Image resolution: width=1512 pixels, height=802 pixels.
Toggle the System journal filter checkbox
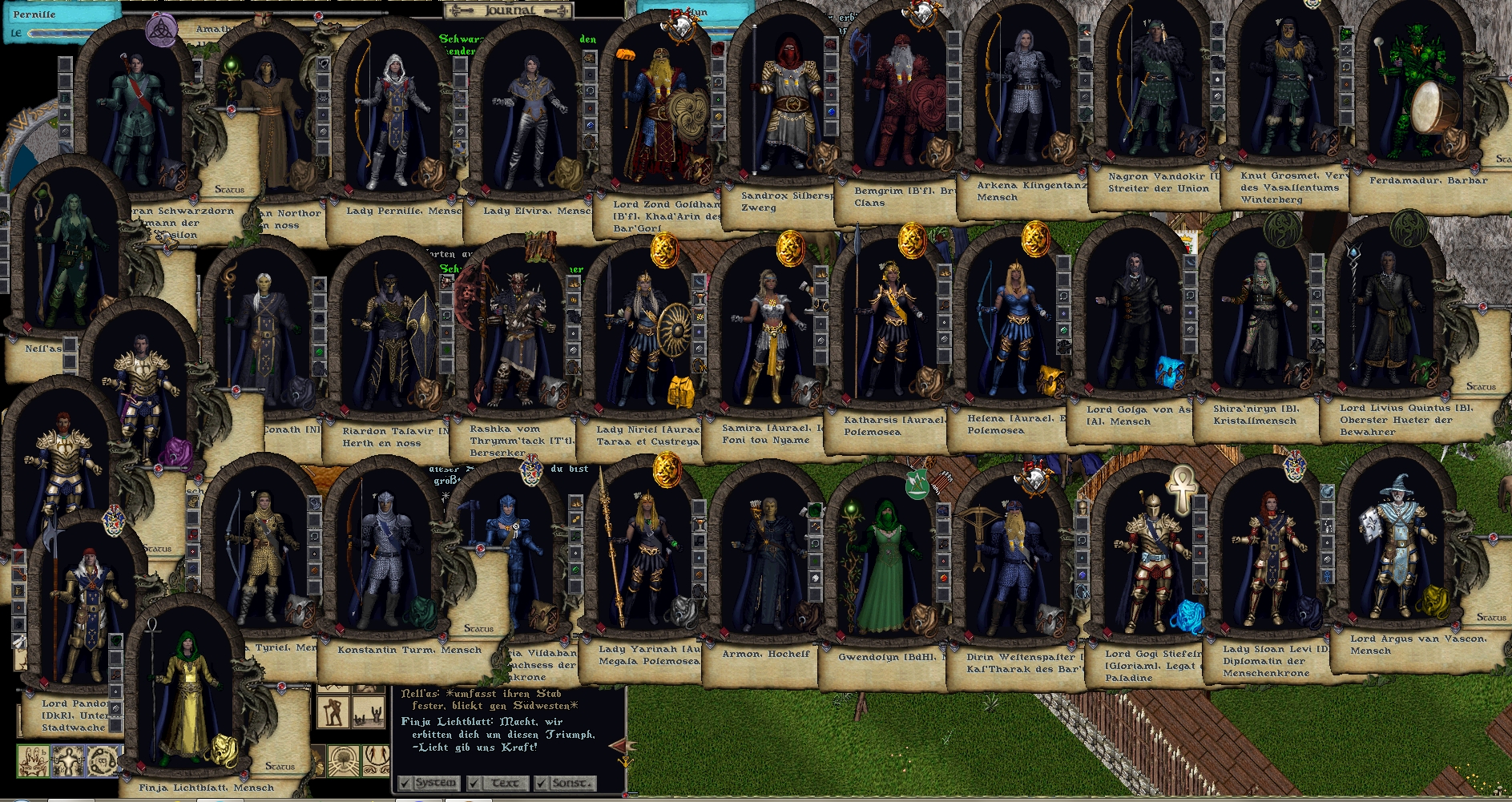pyautogui.click(x=405, y=783)
